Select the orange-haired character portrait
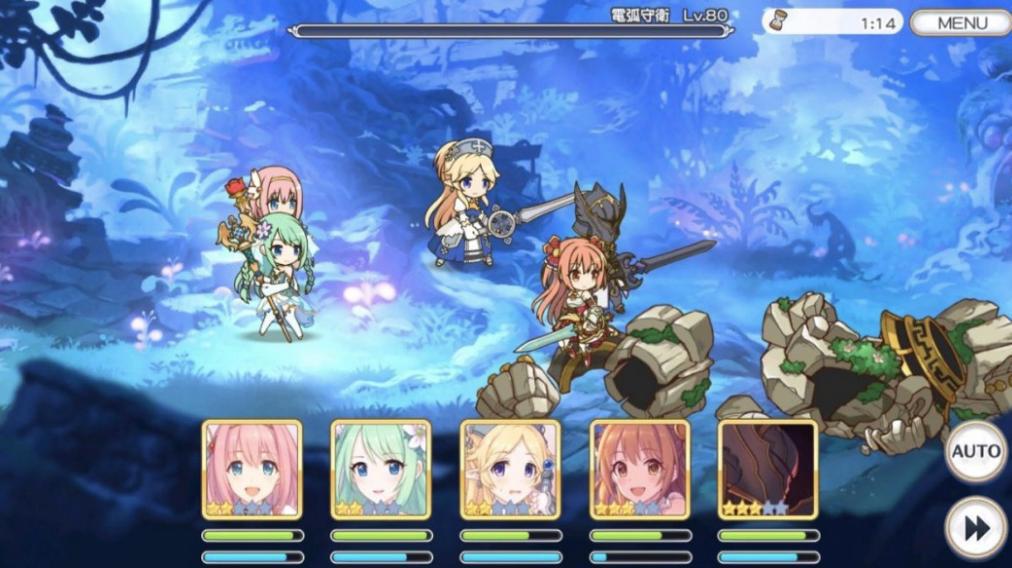1012x568 pixels. coord(639,469)
